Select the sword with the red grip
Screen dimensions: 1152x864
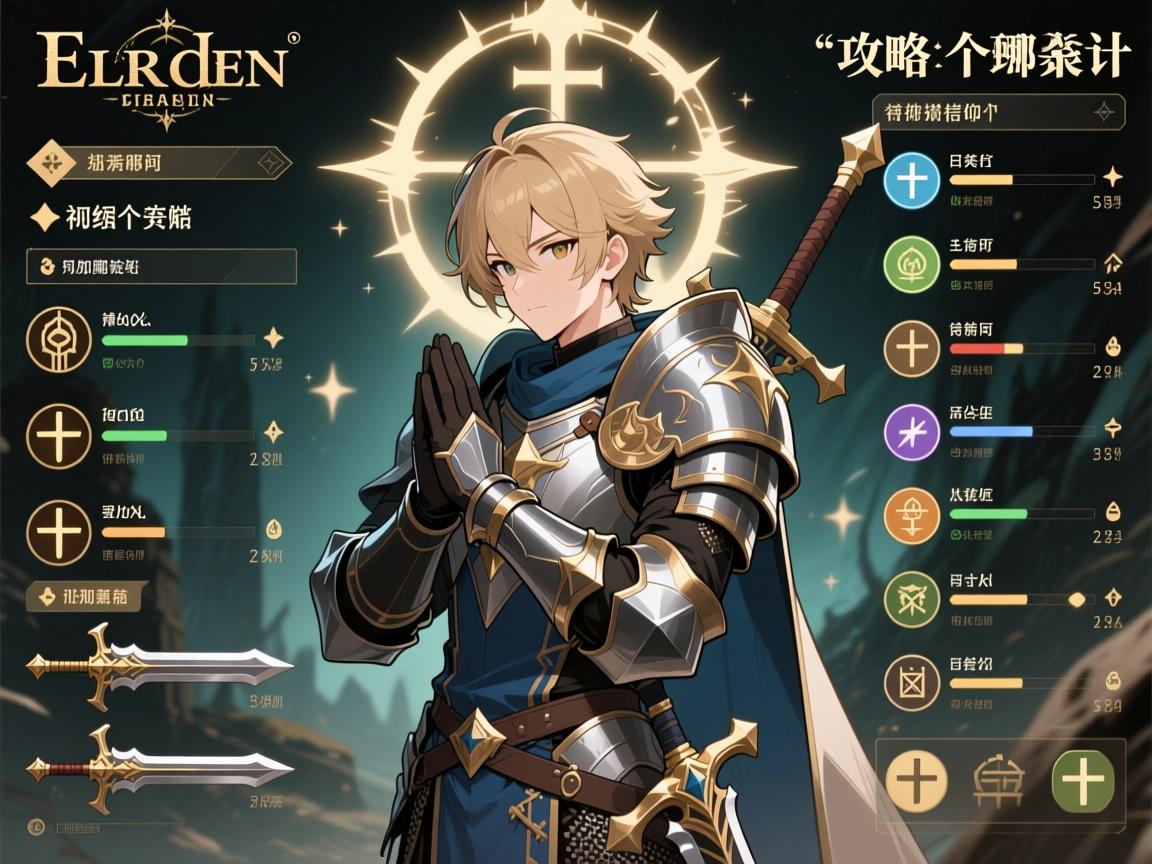click(x=160, y=769)
